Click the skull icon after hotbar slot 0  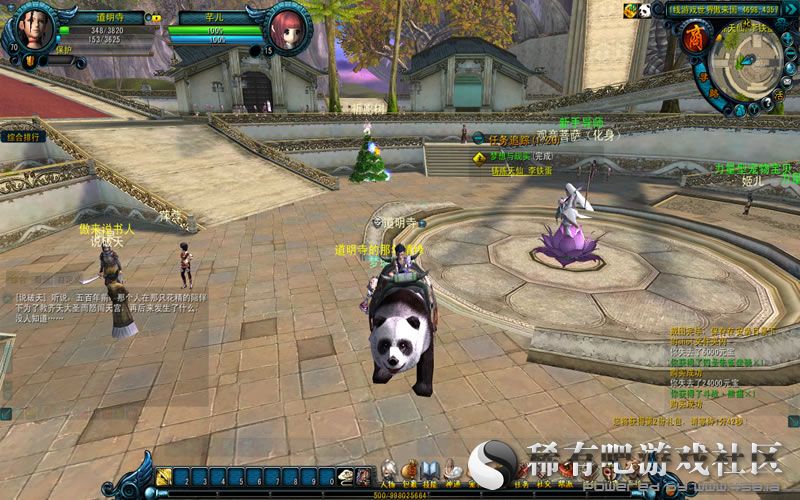pyautogui.click(x=346, y=477)
